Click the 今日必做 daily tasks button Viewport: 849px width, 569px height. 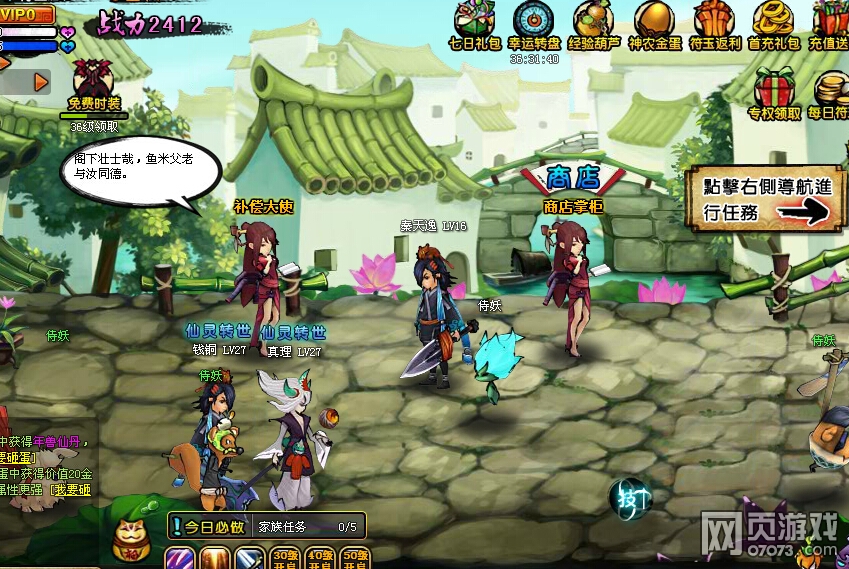[208, 527]
